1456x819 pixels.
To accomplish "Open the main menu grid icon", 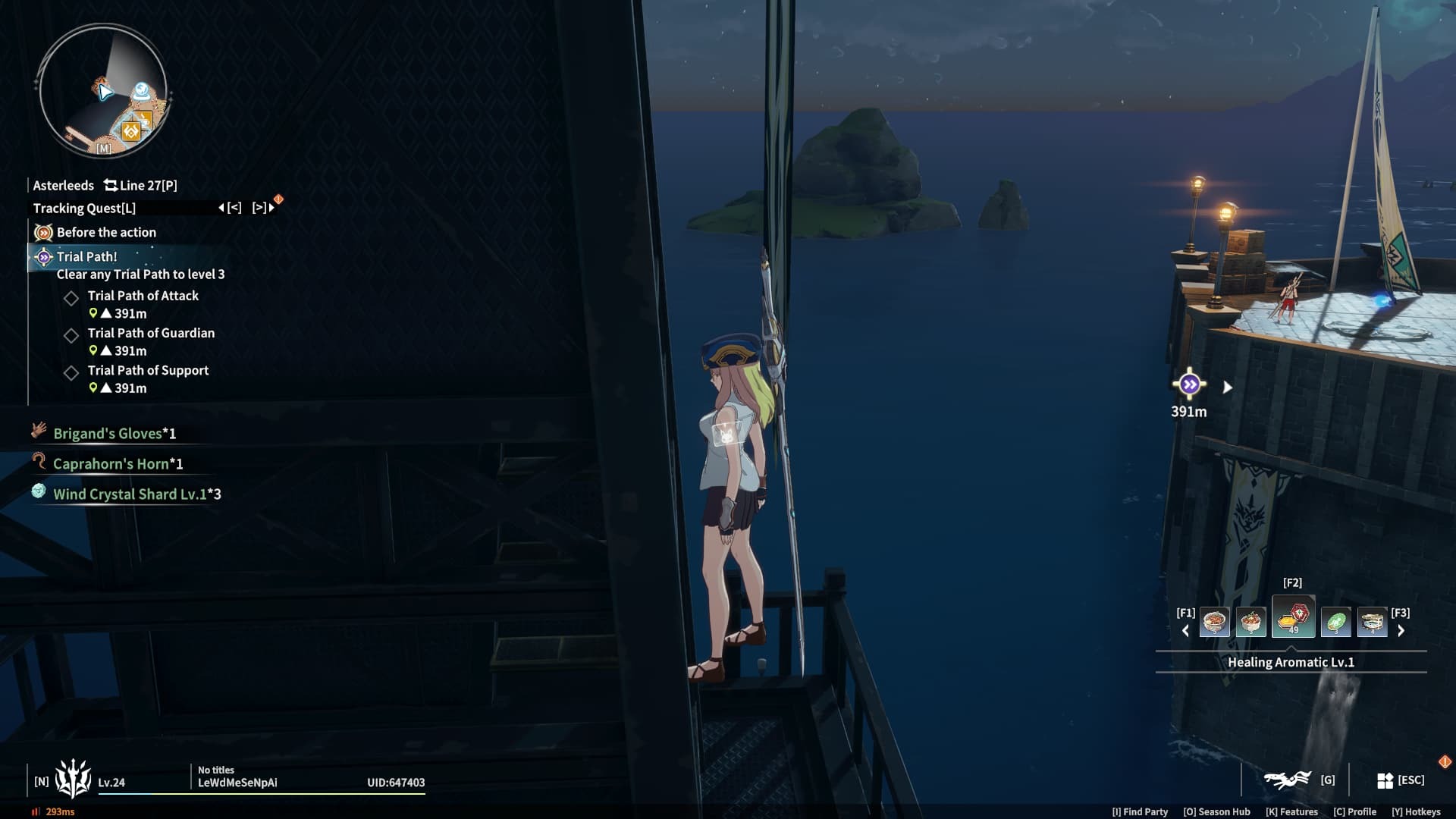I will [1385, 780].
